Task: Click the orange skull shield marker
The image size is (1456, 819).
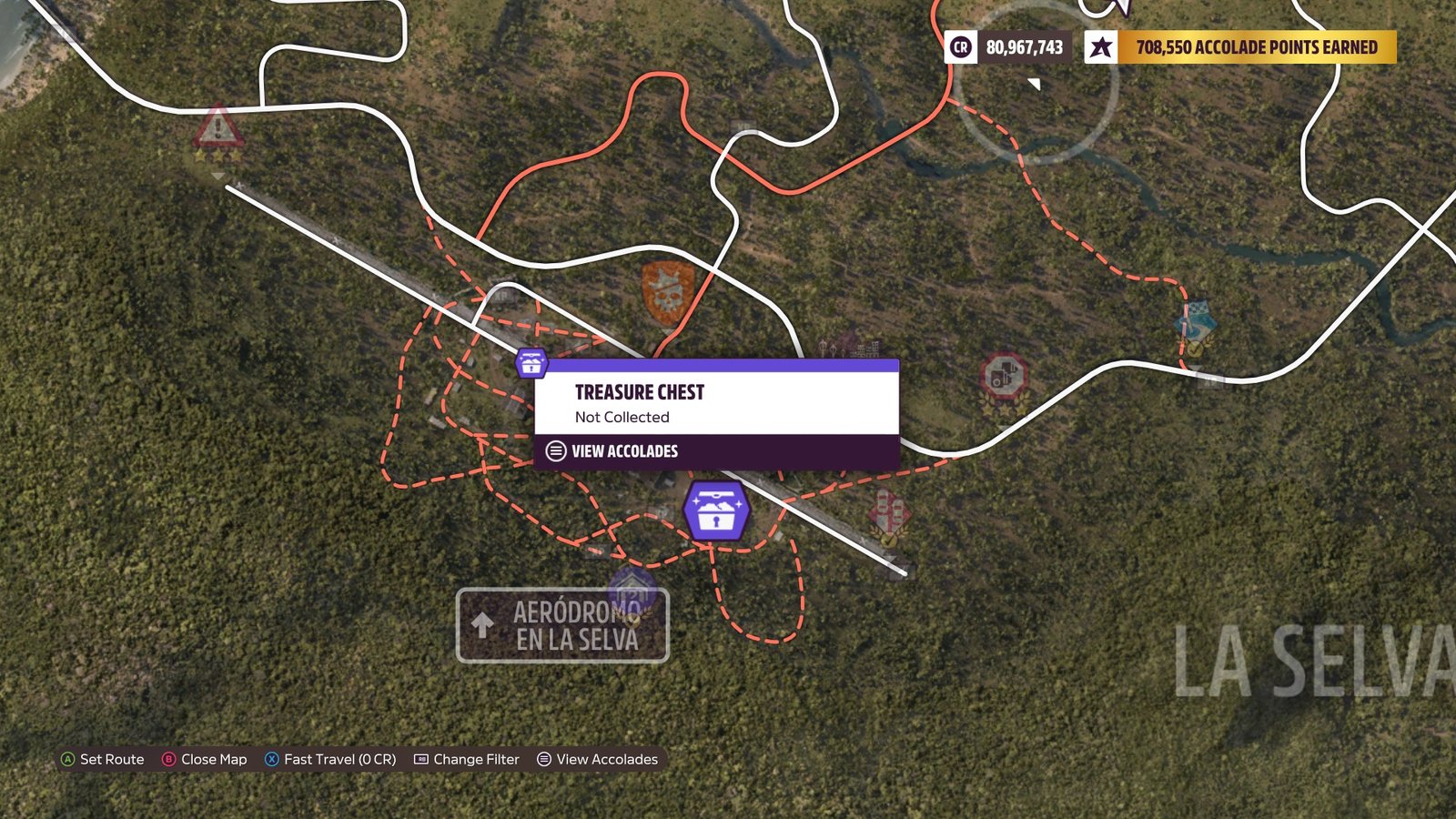Action: click(x=667, y=291)
